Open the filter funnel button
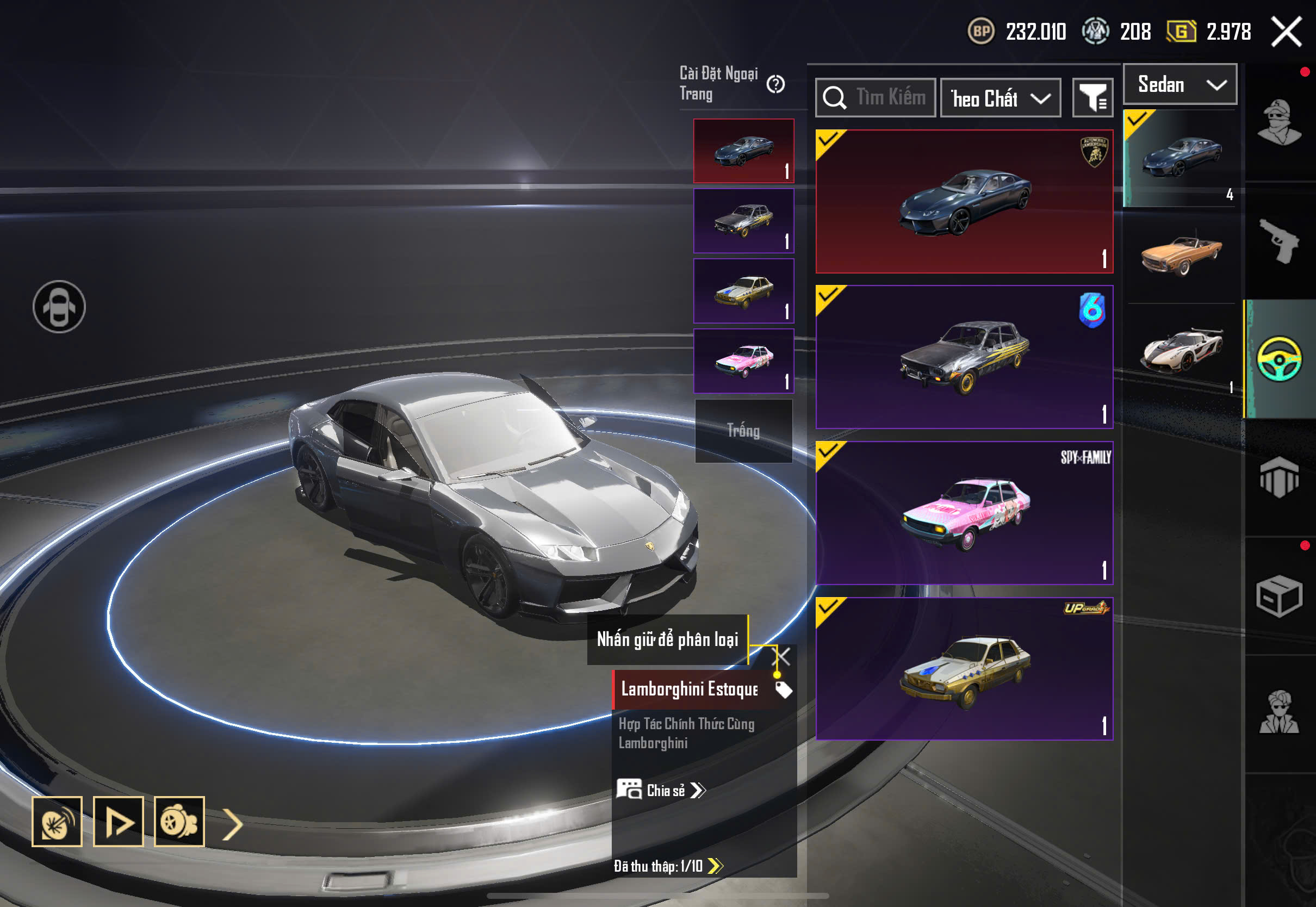The image size is (1316, 907). [x=1092, y=98]
